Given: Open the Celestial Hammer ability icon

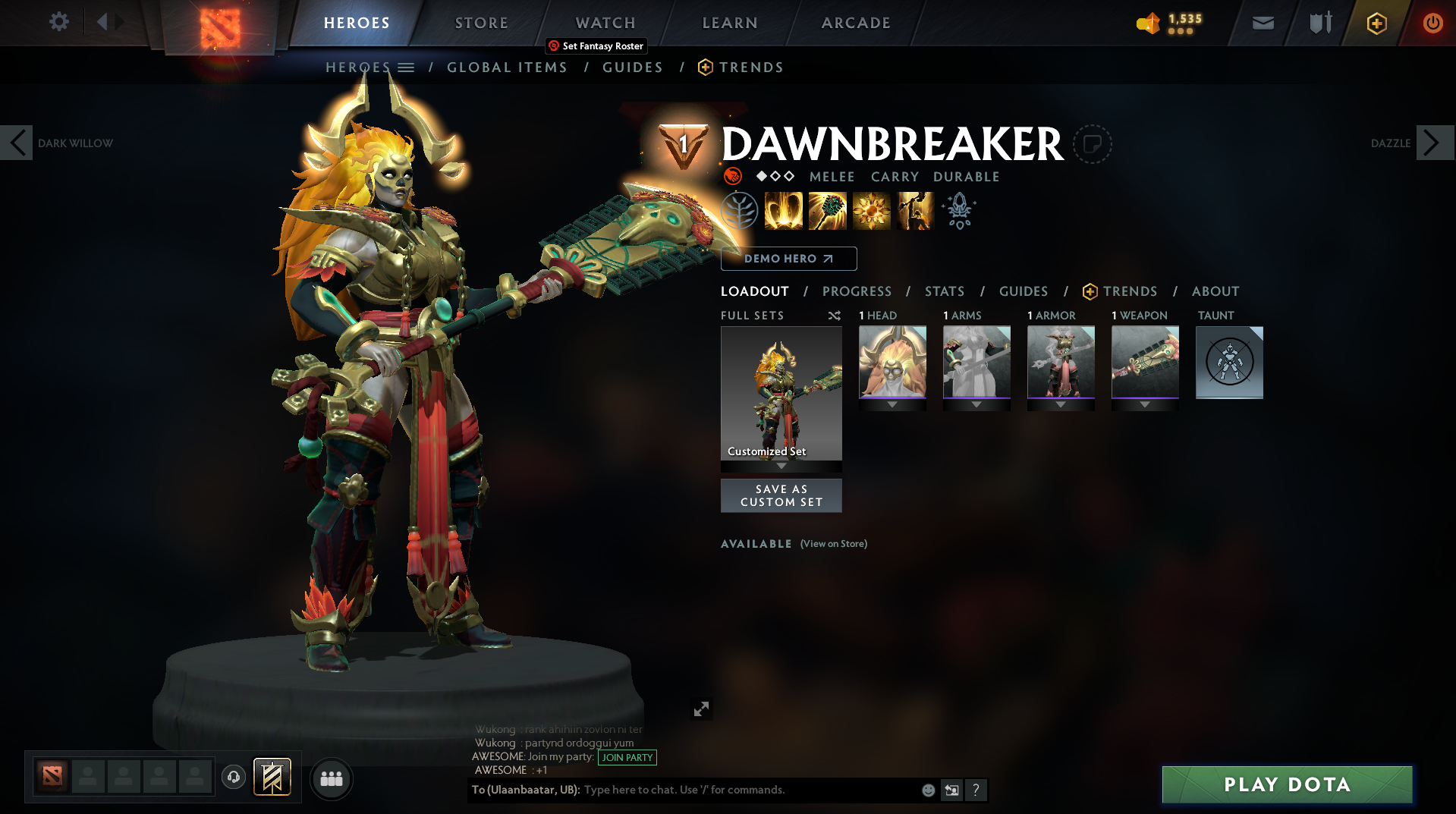Looking at the screenshot, I should [827, 210].
